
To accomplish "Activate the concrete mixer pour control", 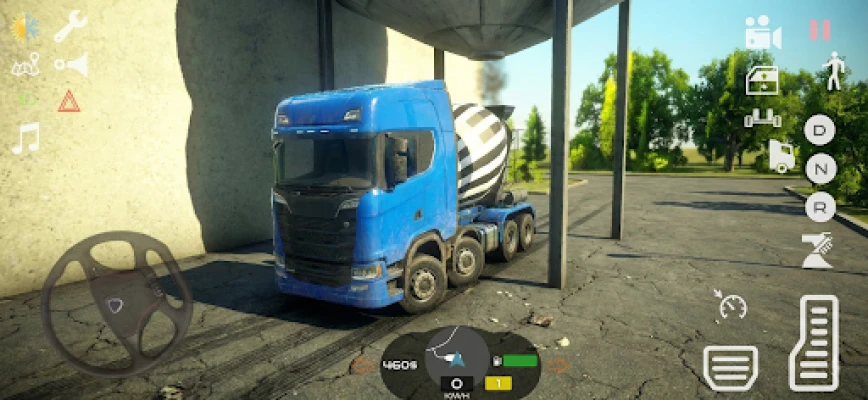I will (x=817, y=250).
